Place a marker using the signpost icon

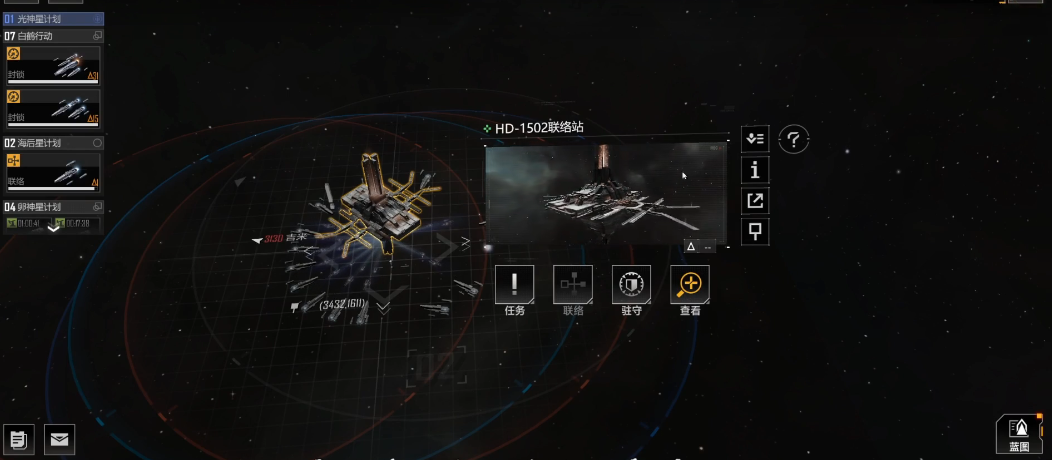(755, 232)
